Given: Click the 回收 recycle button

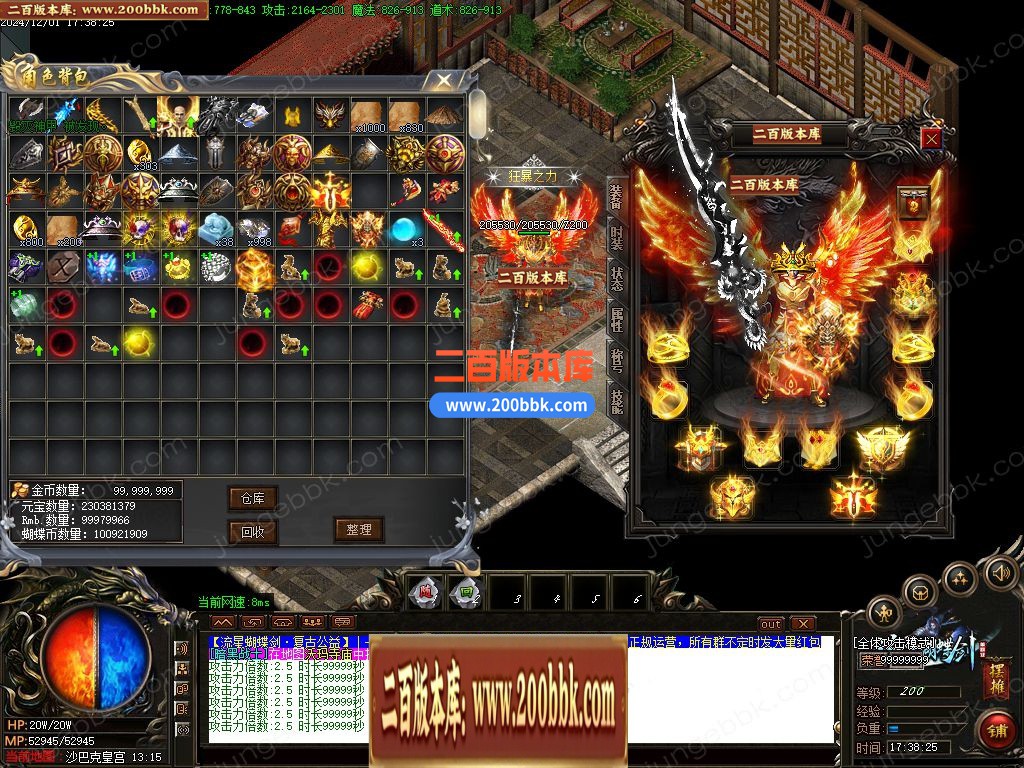Looking at the screenshot, I should (252, 532).
